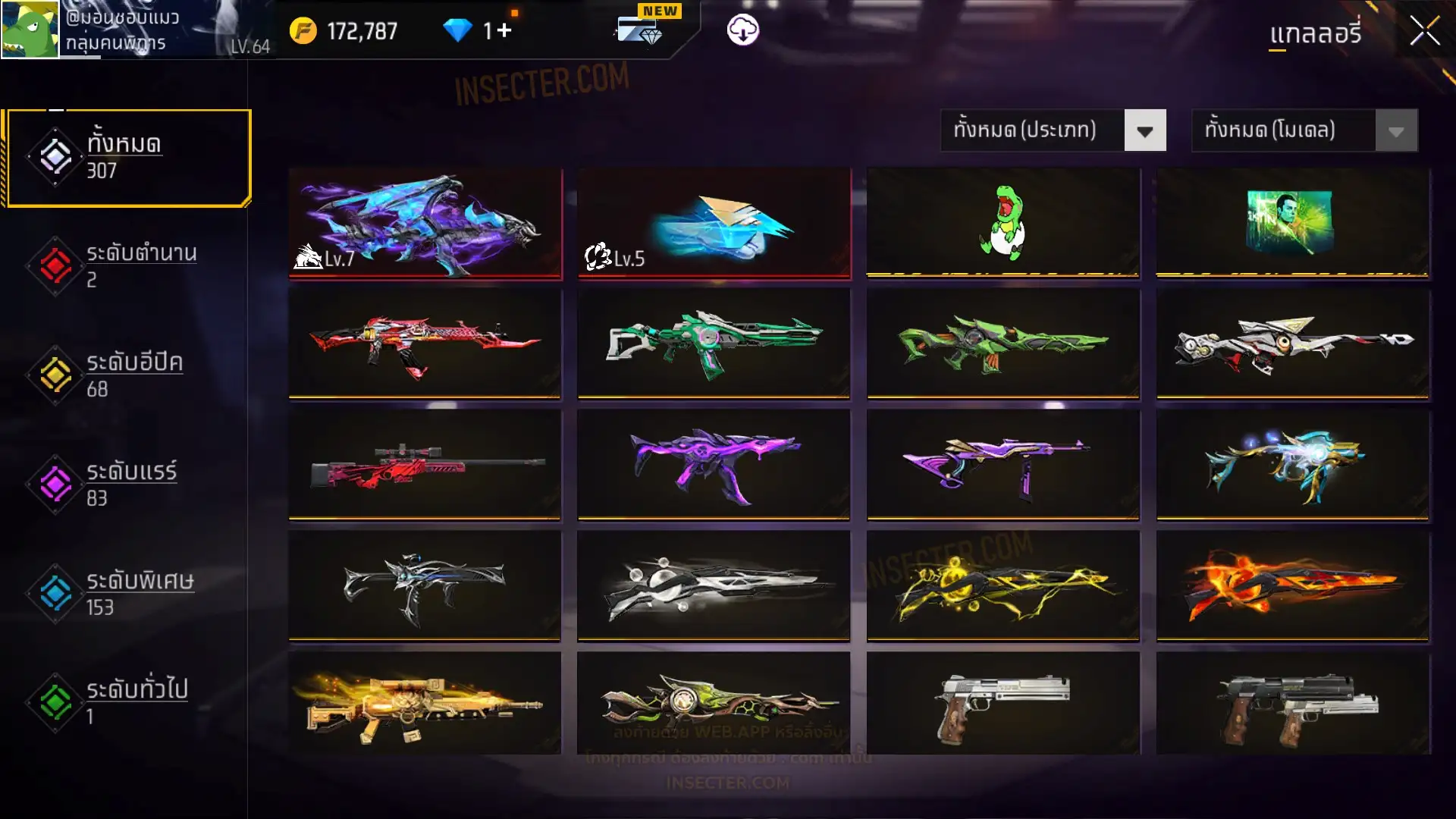
Task: Select the ทั้งหมด 307 category tab
Action: coord(129,158)
